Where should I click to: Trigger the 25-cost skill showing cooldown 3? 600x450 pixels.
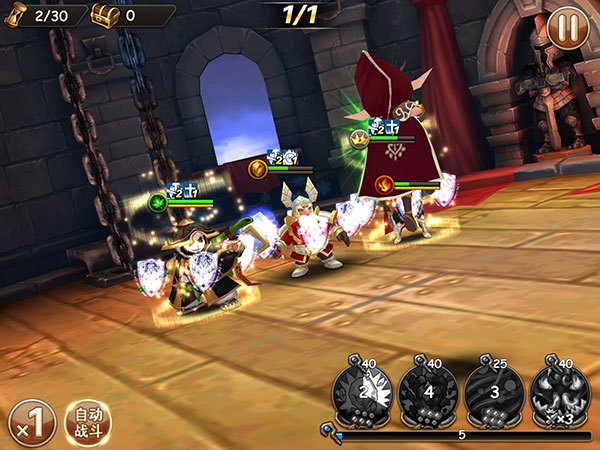tap(493, 391)
